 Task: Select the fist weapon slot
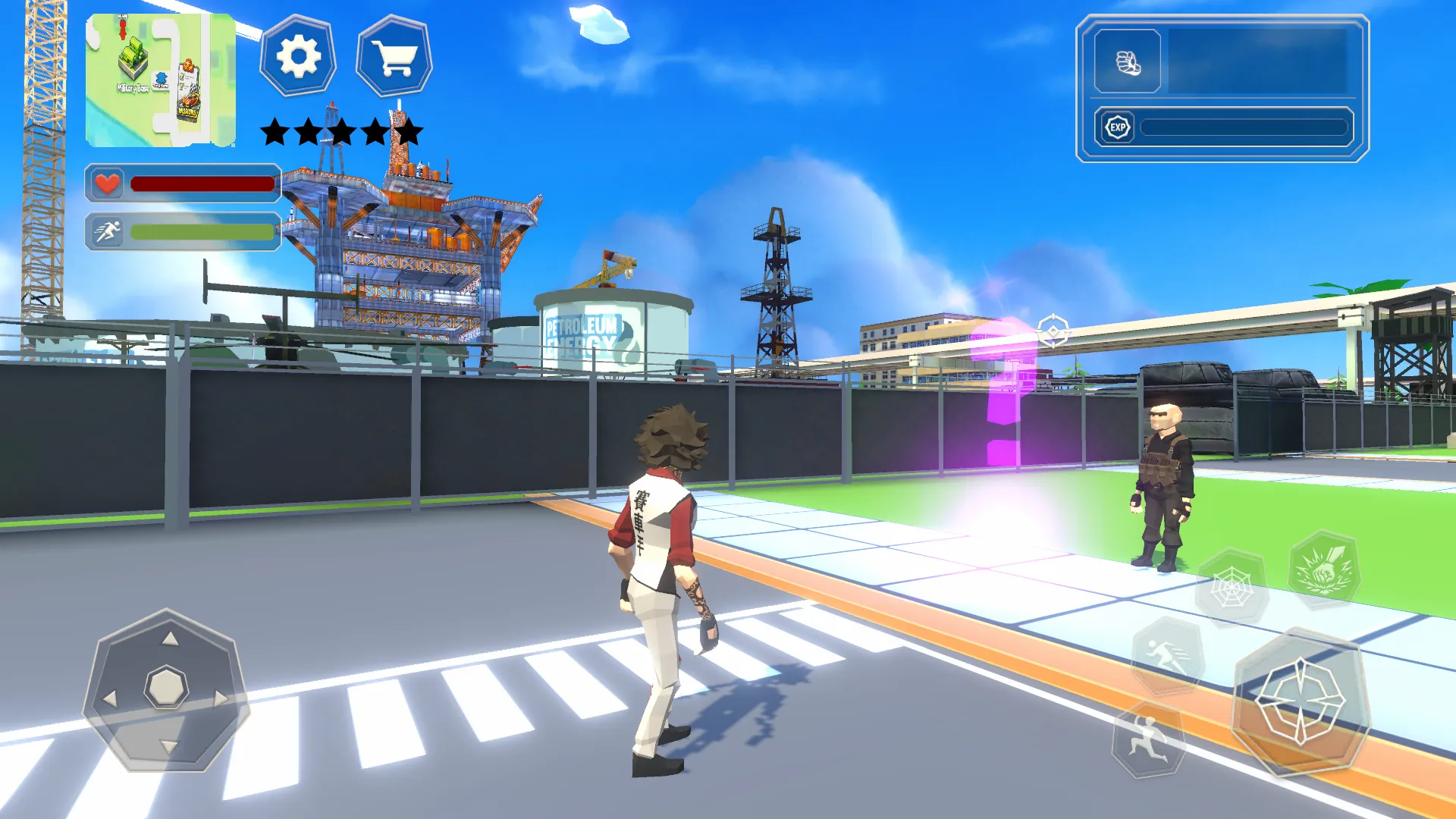(x=1127, y=62)
